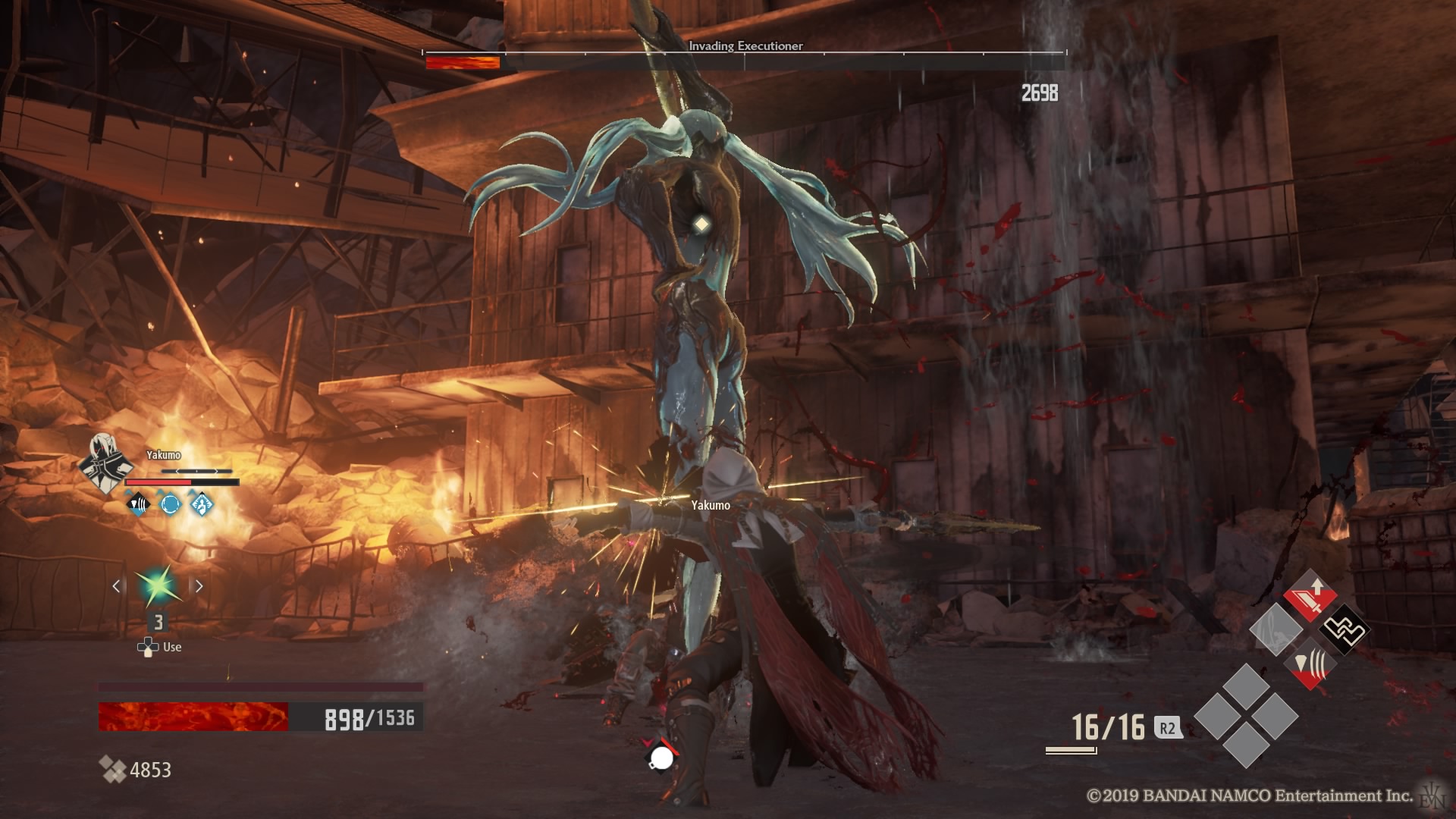Inspect Yakumo's claw-slash buff icon
Viewport: 1456px width, 819px height.
[x=138, y=504]
